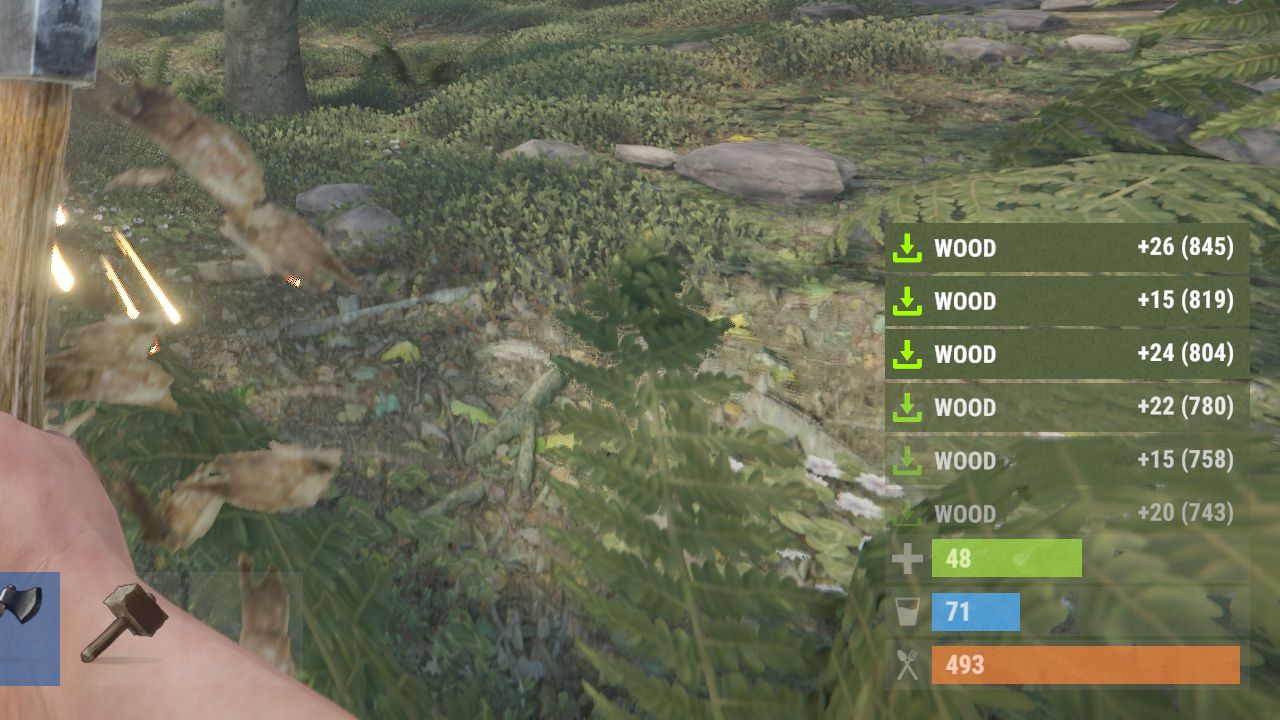This screenshot has height=720, width=1280.
Task: Click the fork and knife hunger icon
Action: pyautogui.click(x=908, y=664)
